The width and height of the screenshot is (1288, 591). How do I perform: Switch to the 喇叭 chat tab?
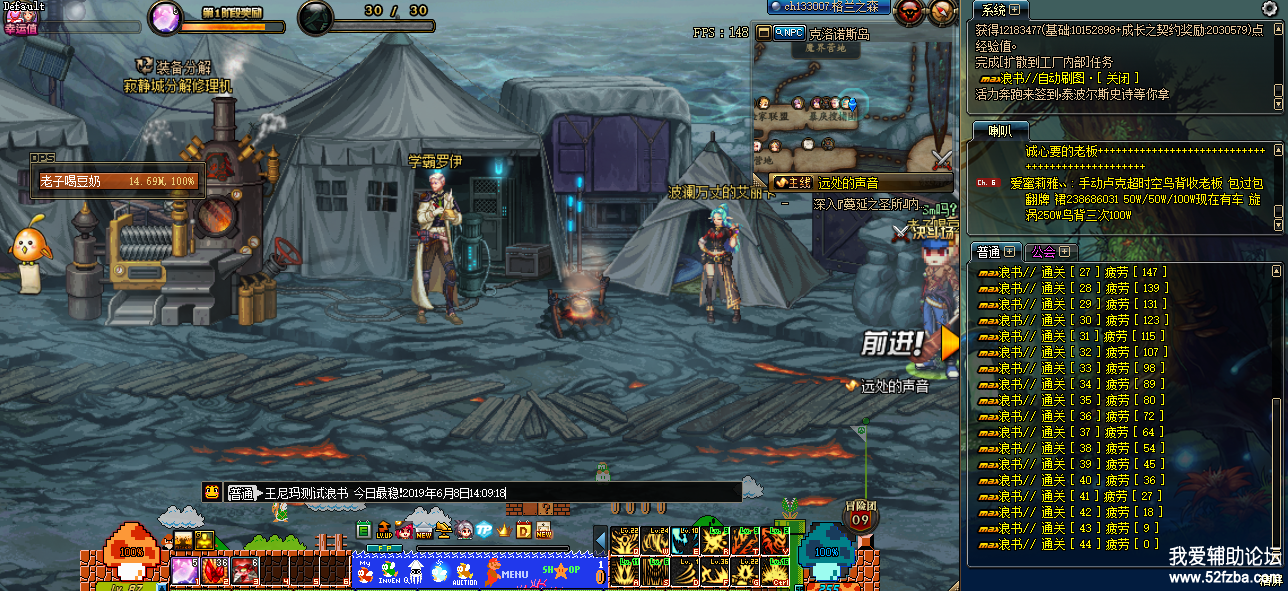[999, 131]
